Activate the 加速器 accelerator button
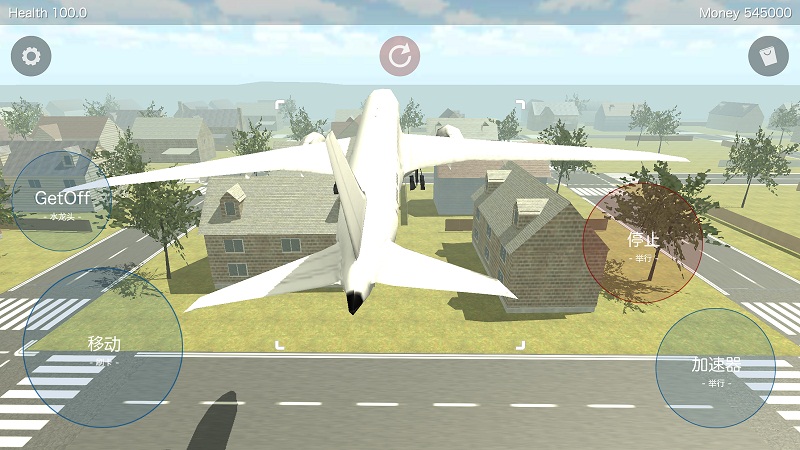The image size is (800, 450). [x=715, y=368]
